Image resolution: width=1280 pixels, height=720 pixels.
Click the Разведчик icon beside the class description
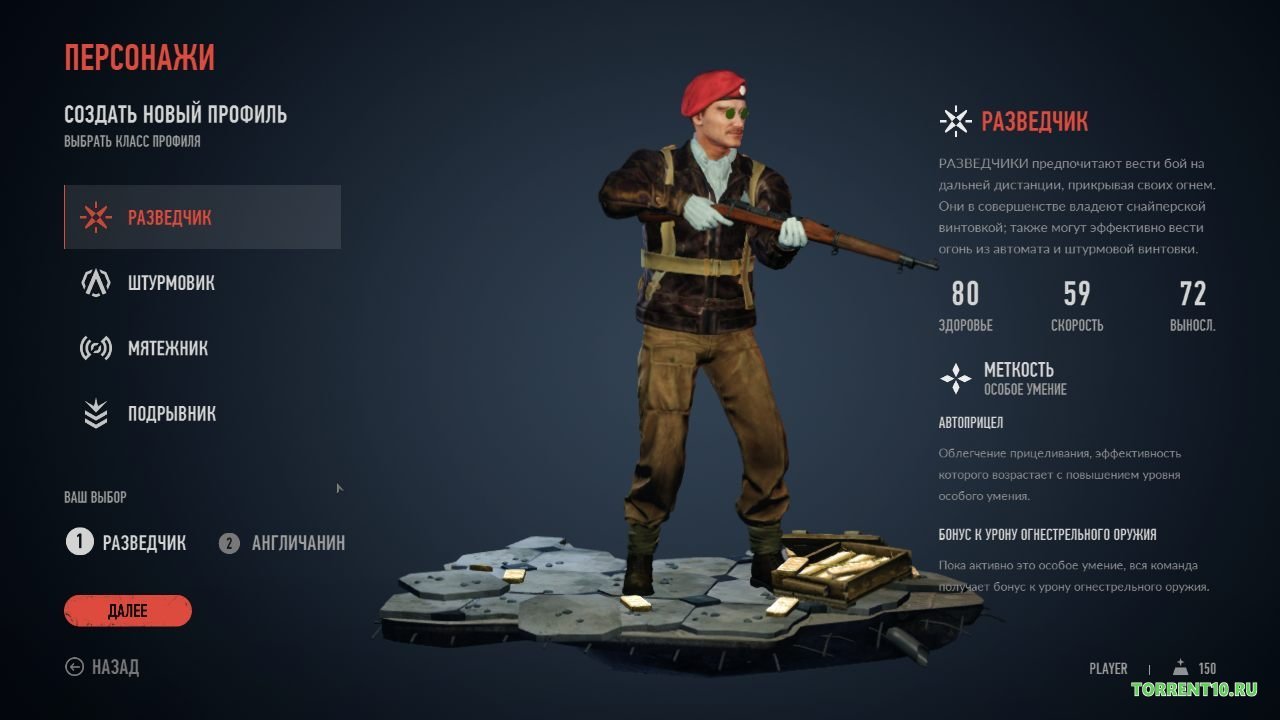956,120
